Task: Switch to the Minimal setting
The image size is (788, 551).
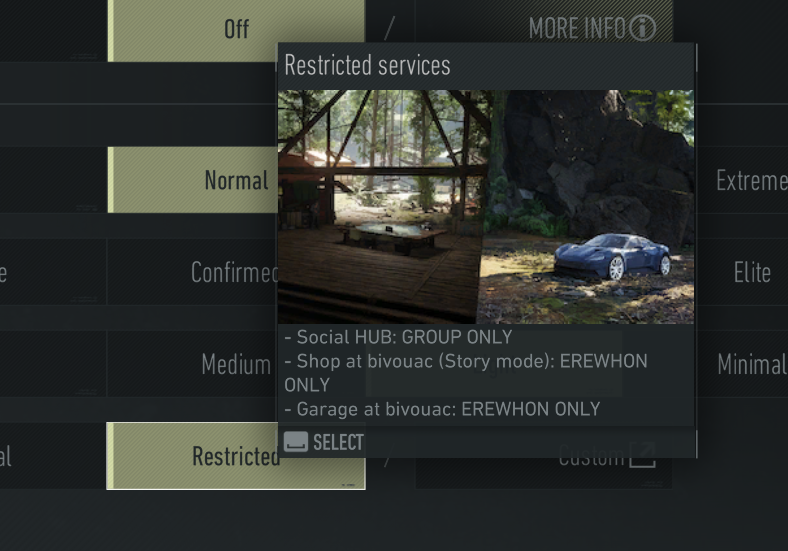Action: click(x=751, y=364)
